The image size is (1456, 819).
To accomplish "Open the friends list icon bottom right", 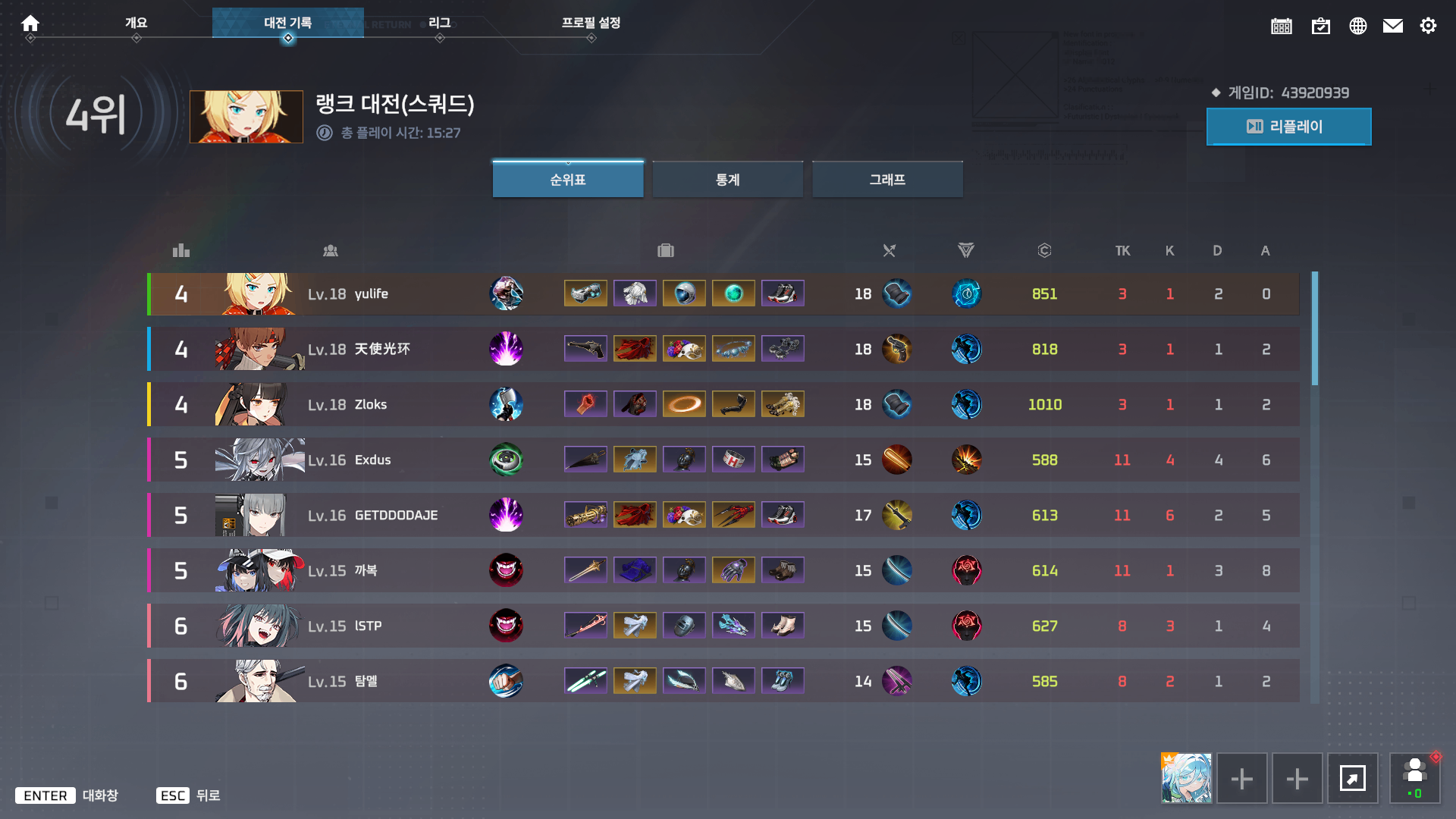I will pos(1415,778).
